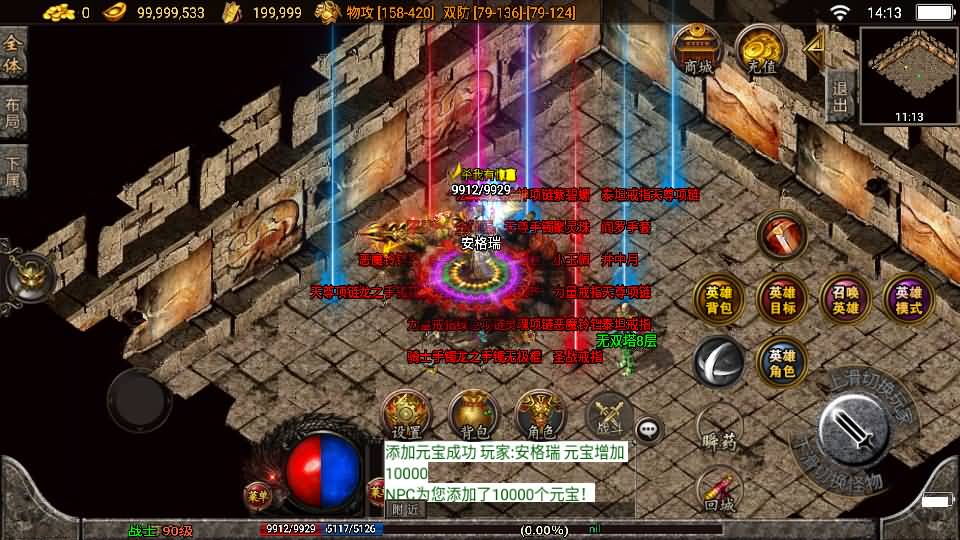The width and height of the screenshot is (960, 540).
Task: Switch to the 附近 nearby chat tab
Action: click(x=405, y=508)
